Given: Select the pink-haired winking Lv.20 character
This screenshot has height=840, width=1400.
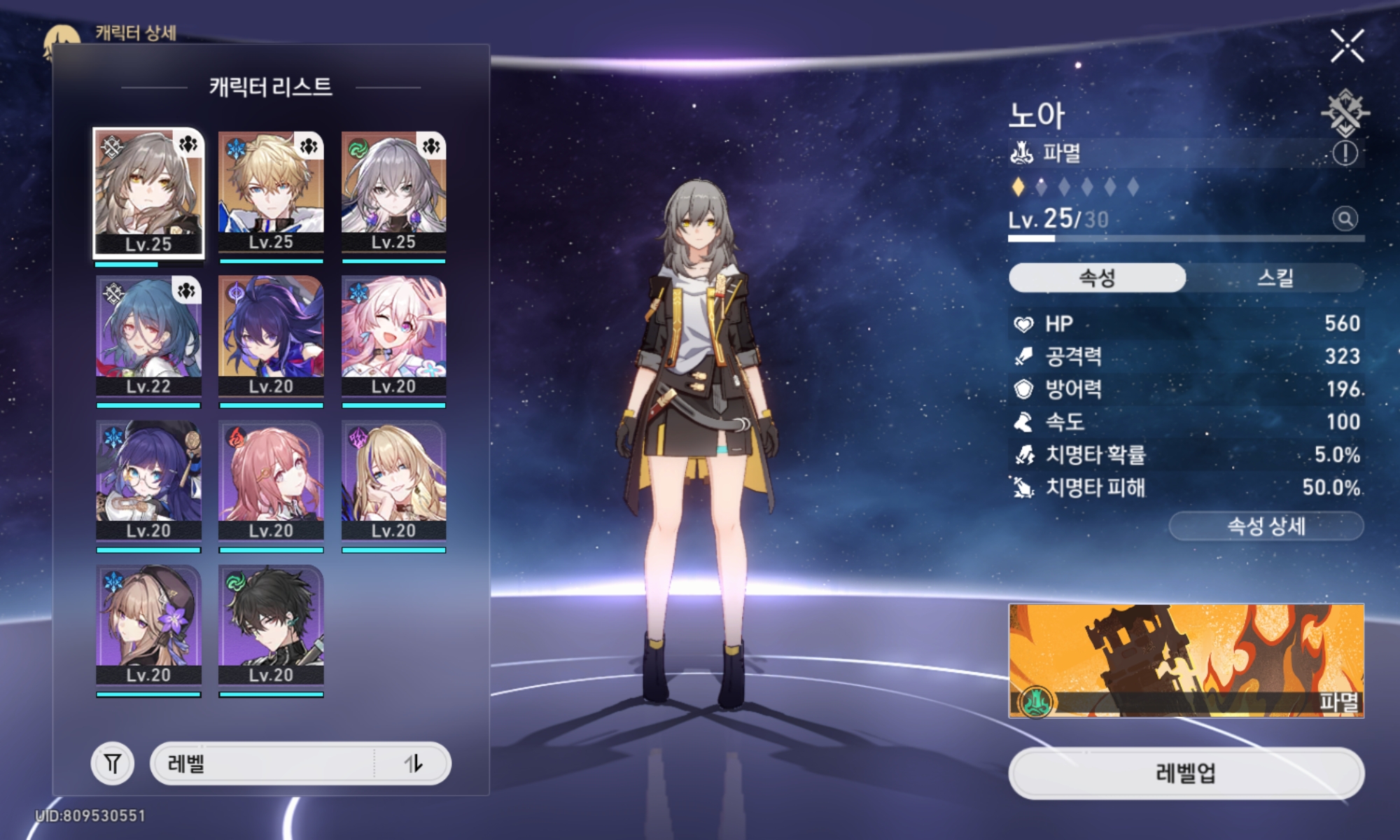Looking at the screenshot, I should [x=393, y=337].
